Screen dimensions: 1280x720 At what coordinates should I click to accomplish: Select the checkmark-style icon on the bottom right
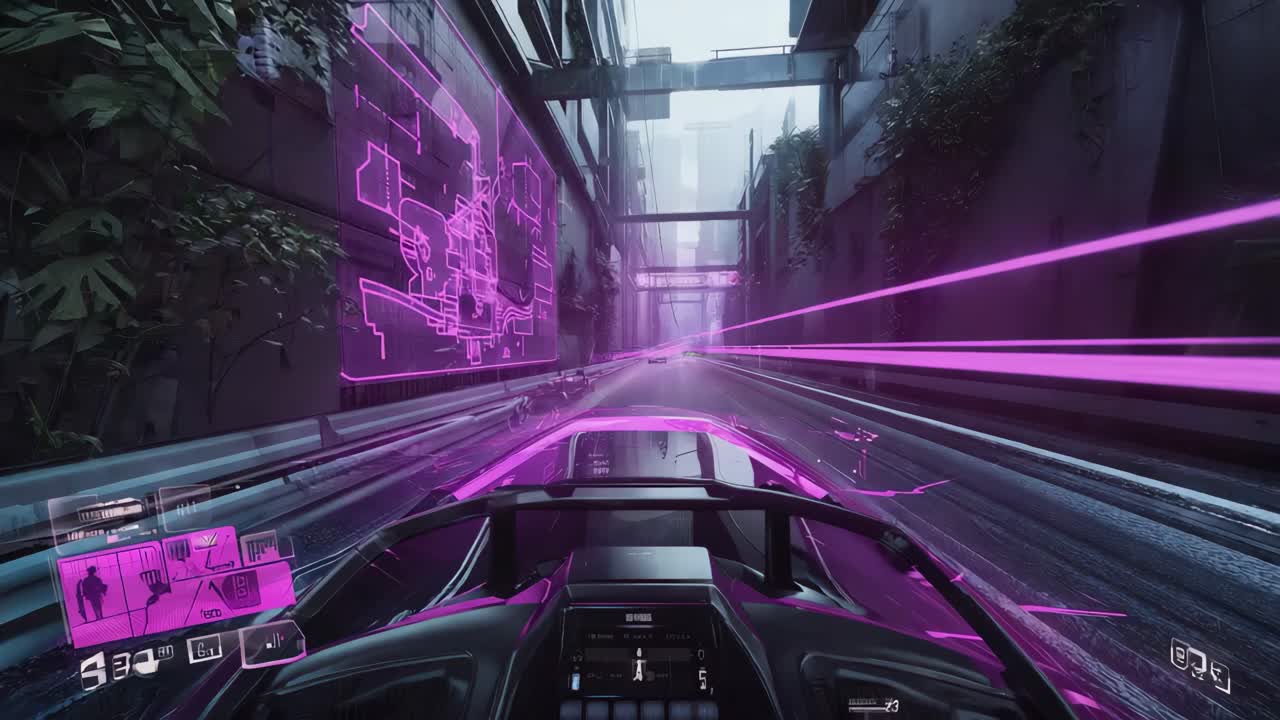click(x=1220, y=677)
